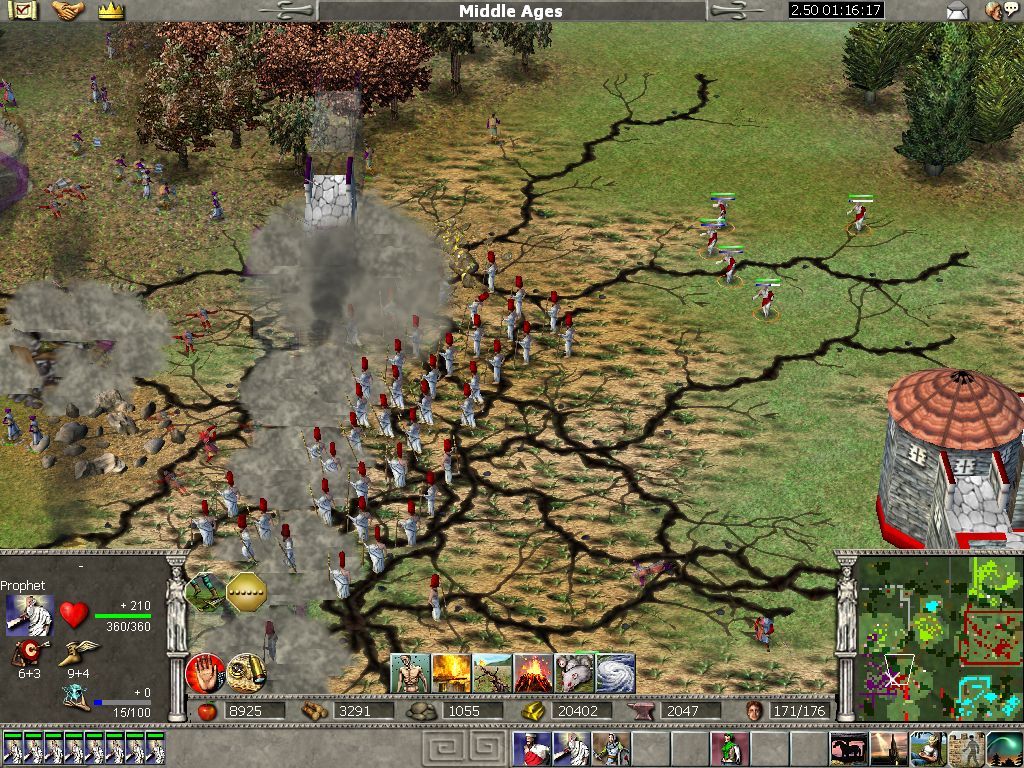Image resolution: width=1024 pixels, height=768 pixels.
Task: Open the formation options octagon button
Action: click(246, 592)
